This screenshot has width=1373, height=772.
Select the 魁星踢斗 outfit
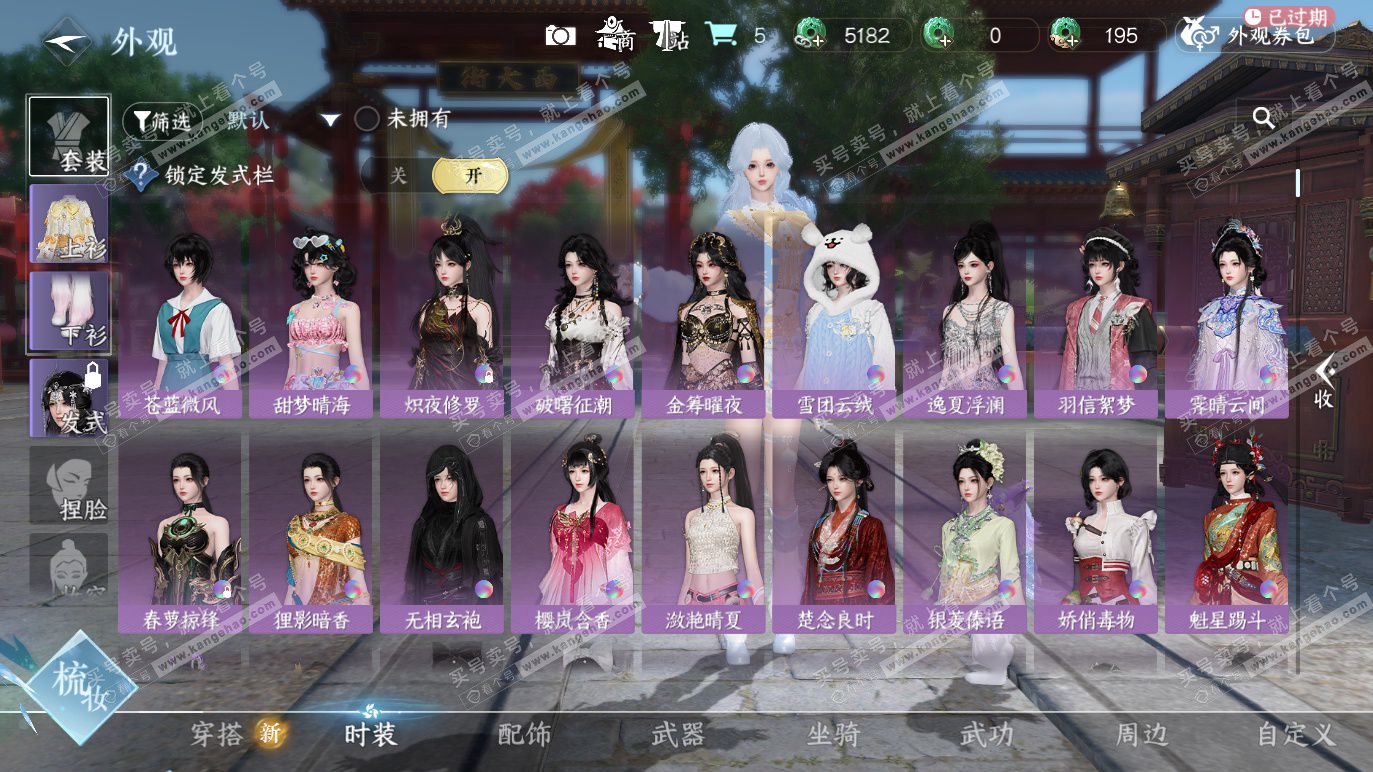pos(1226,540)
